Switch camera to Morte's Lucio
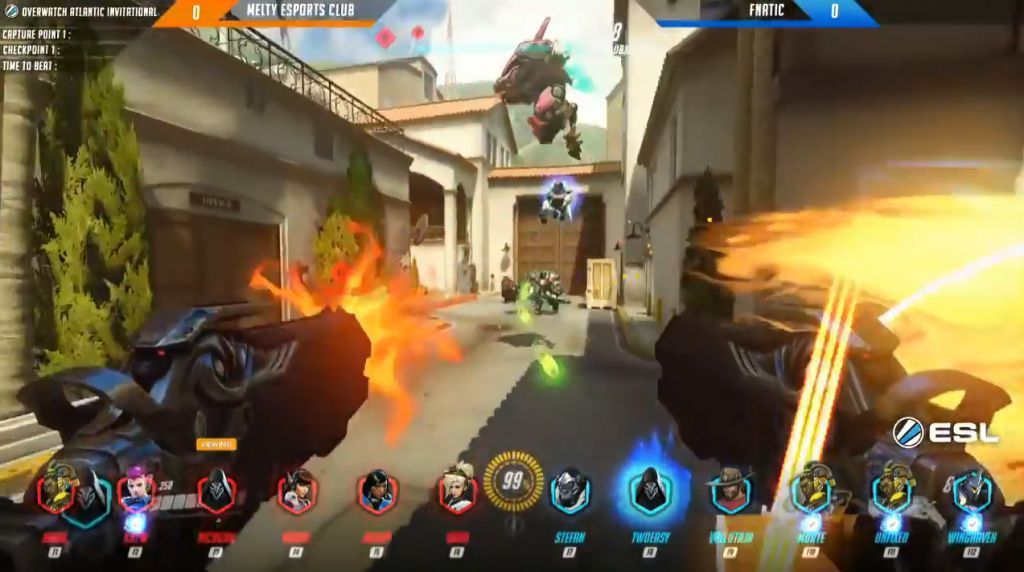The height and width of the screenshot is (572, 1024). click(811, 492)
